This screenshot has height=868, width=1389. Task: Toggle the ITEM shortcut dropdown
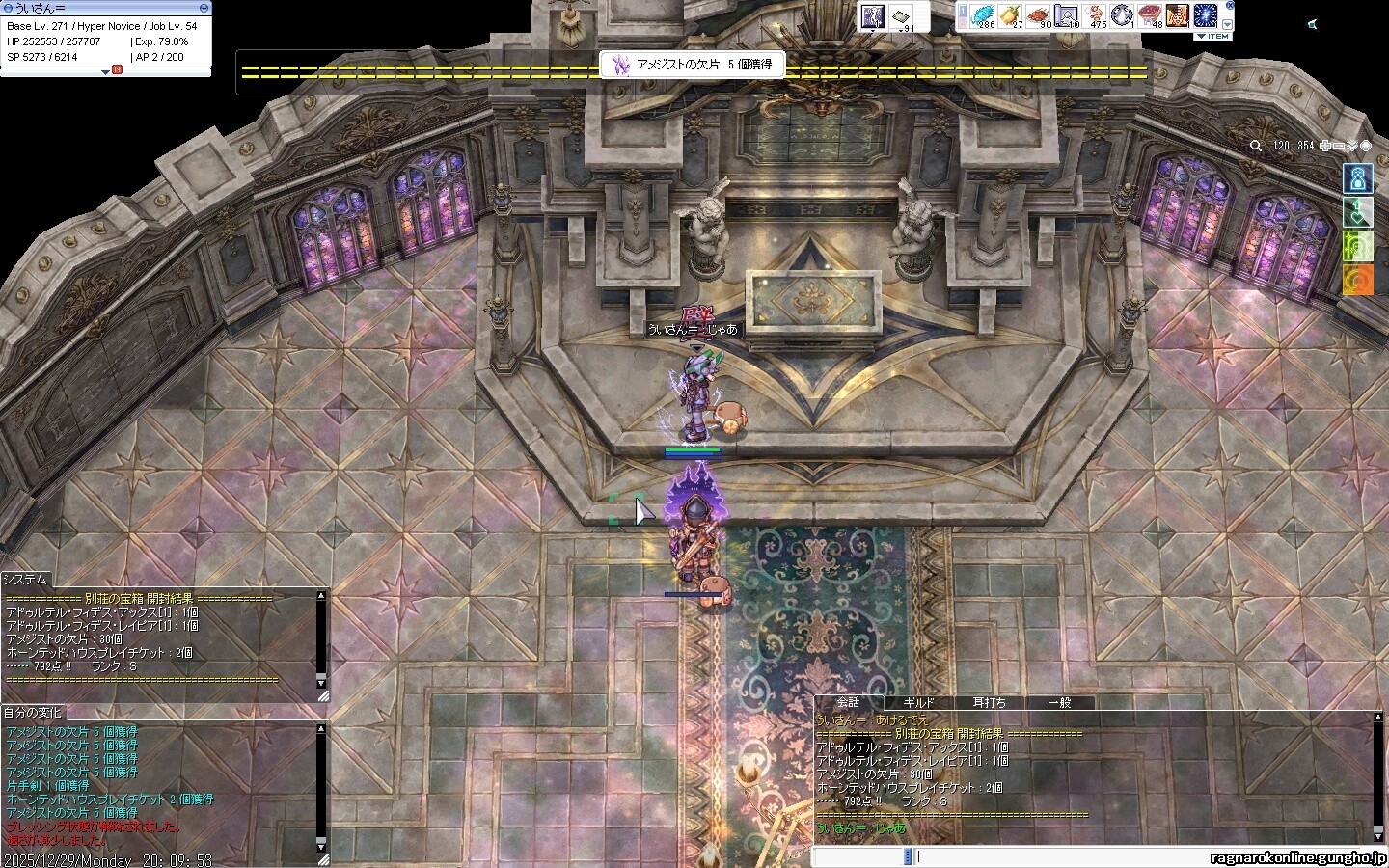[1212, 37]
